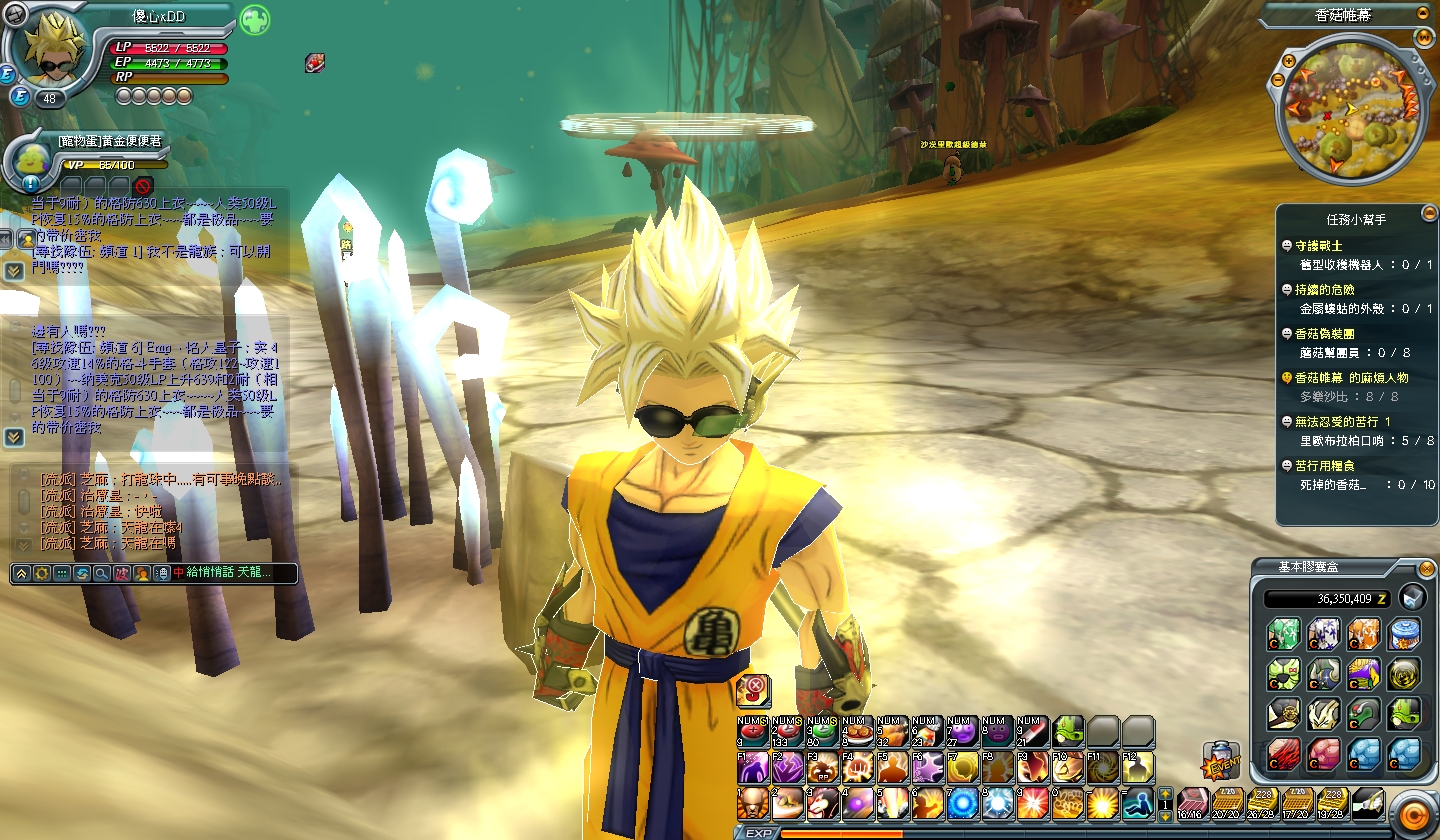The height and width of the screenshot is (840, 1440).
Task: Click the EVENT capsule icon
Action: pos(1220,762)
